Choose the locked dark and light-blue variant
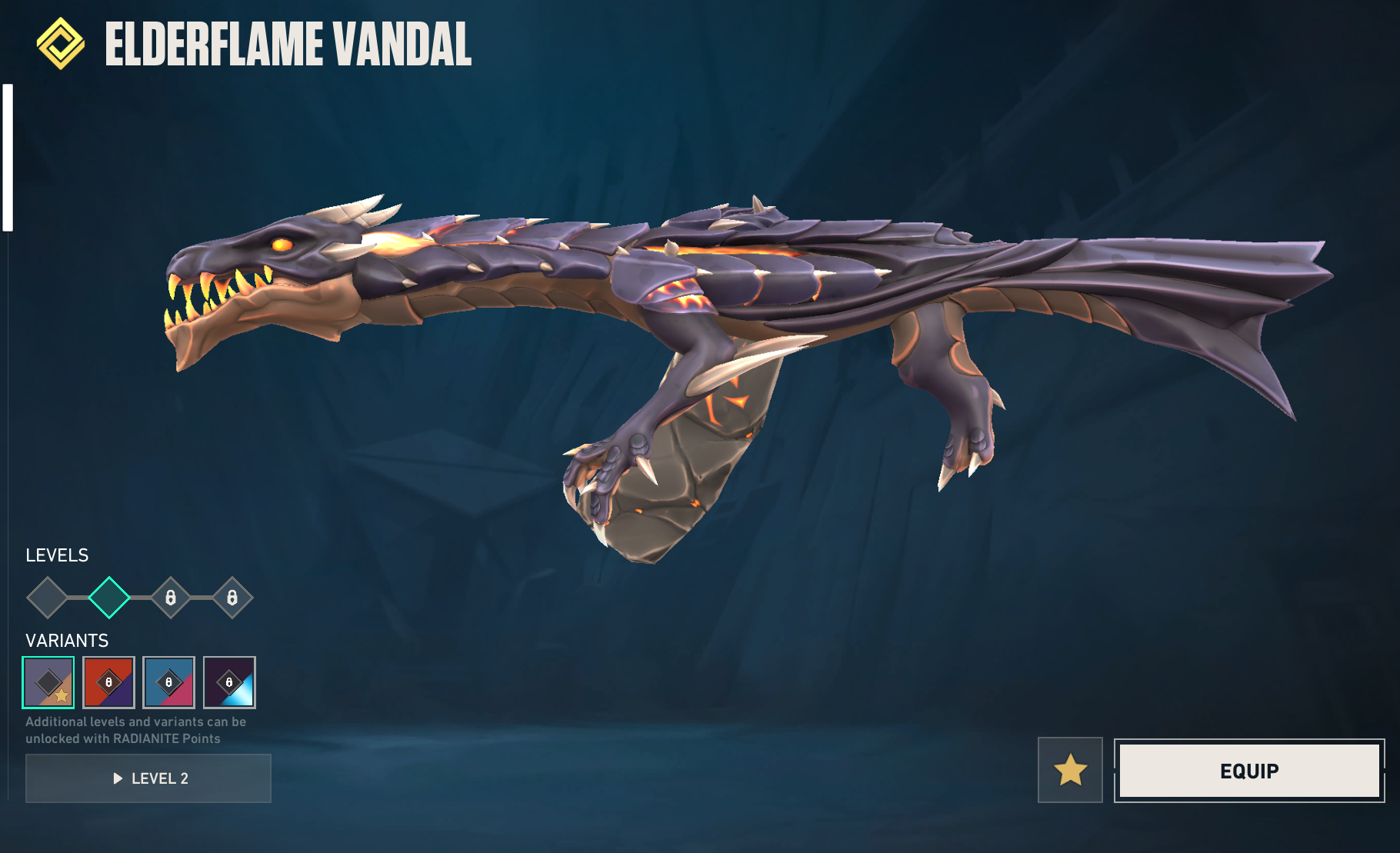1400x853 pixels. point(229,682)
